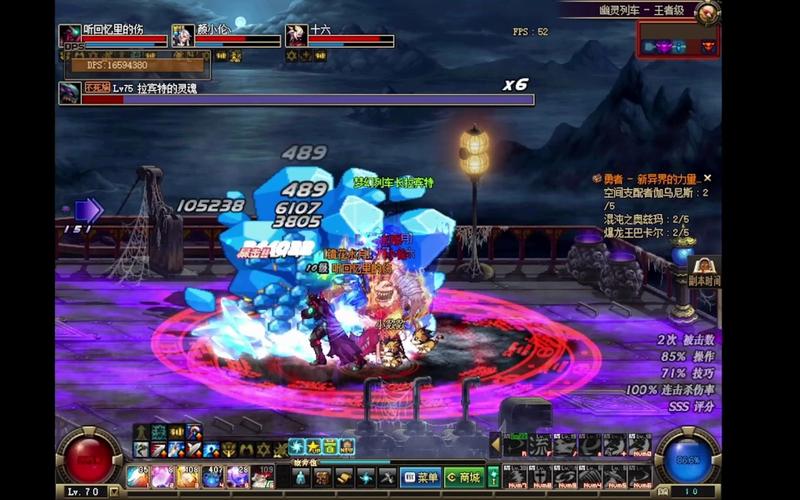Click the 副本时间 dungeon timer icon
This screenshot has width=800, height=500.
[704, 269]
